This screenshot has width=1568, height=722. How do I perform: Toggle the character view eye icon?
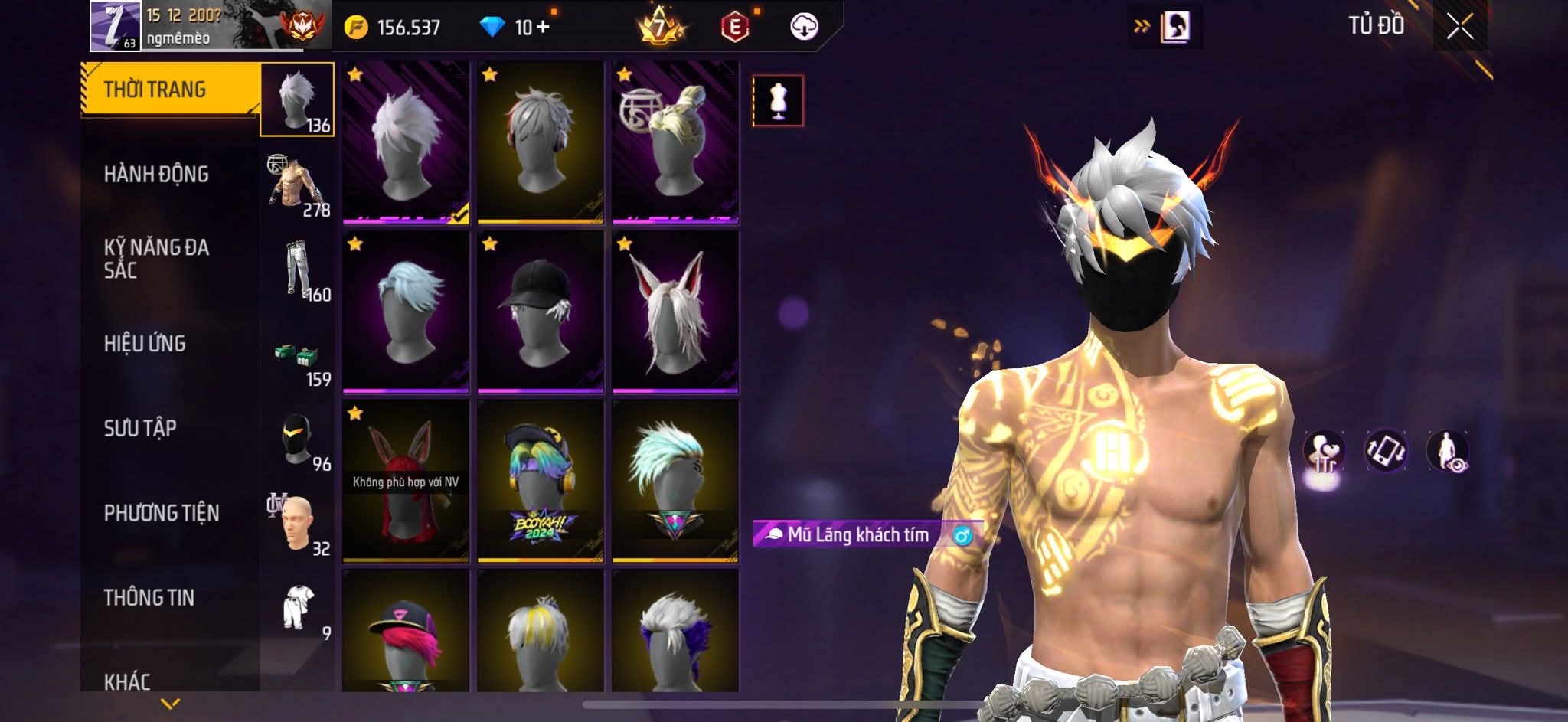[x=1447, y=452]
